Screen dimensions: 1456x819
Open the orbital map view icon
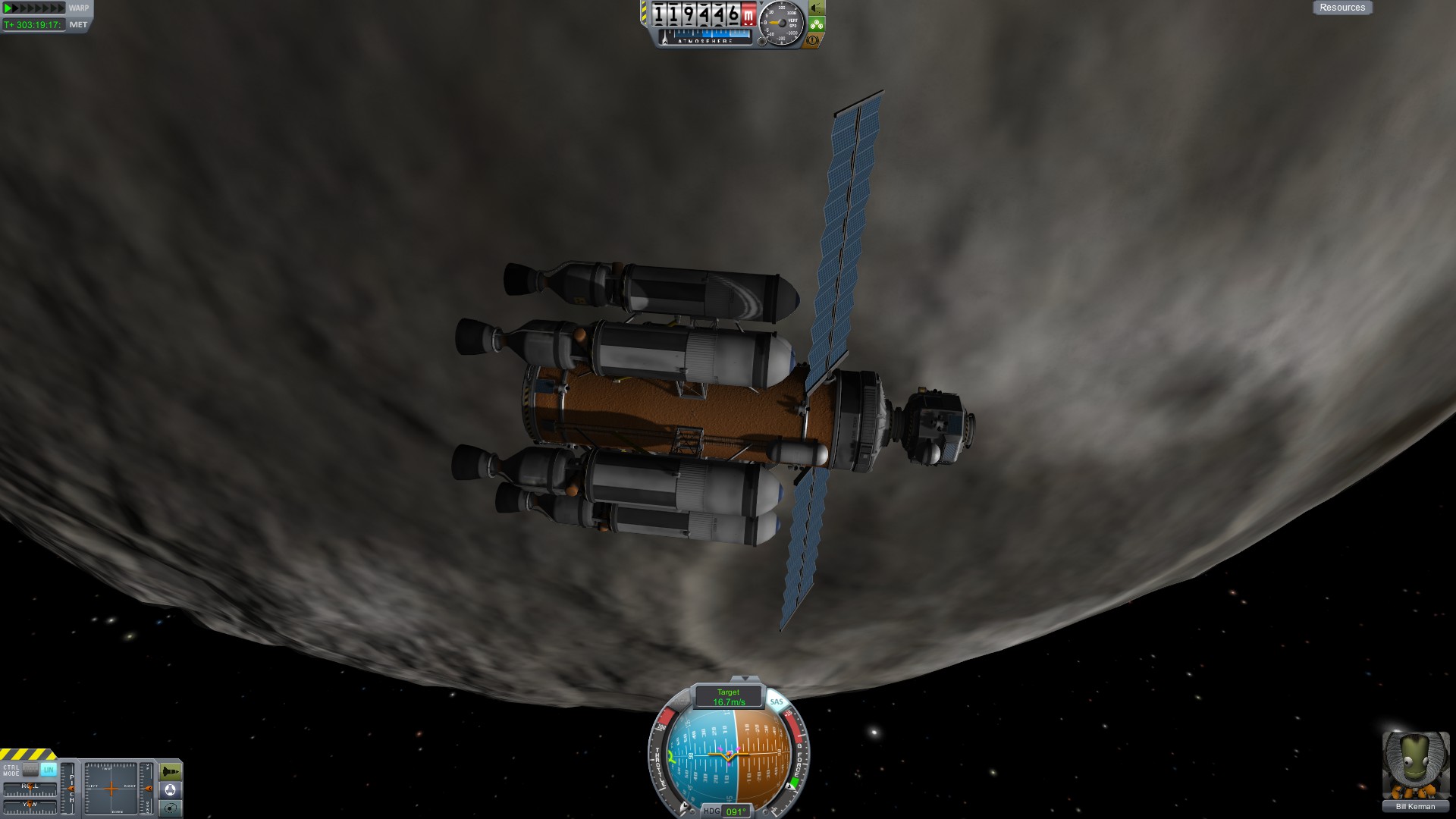(x=171, y=808)
